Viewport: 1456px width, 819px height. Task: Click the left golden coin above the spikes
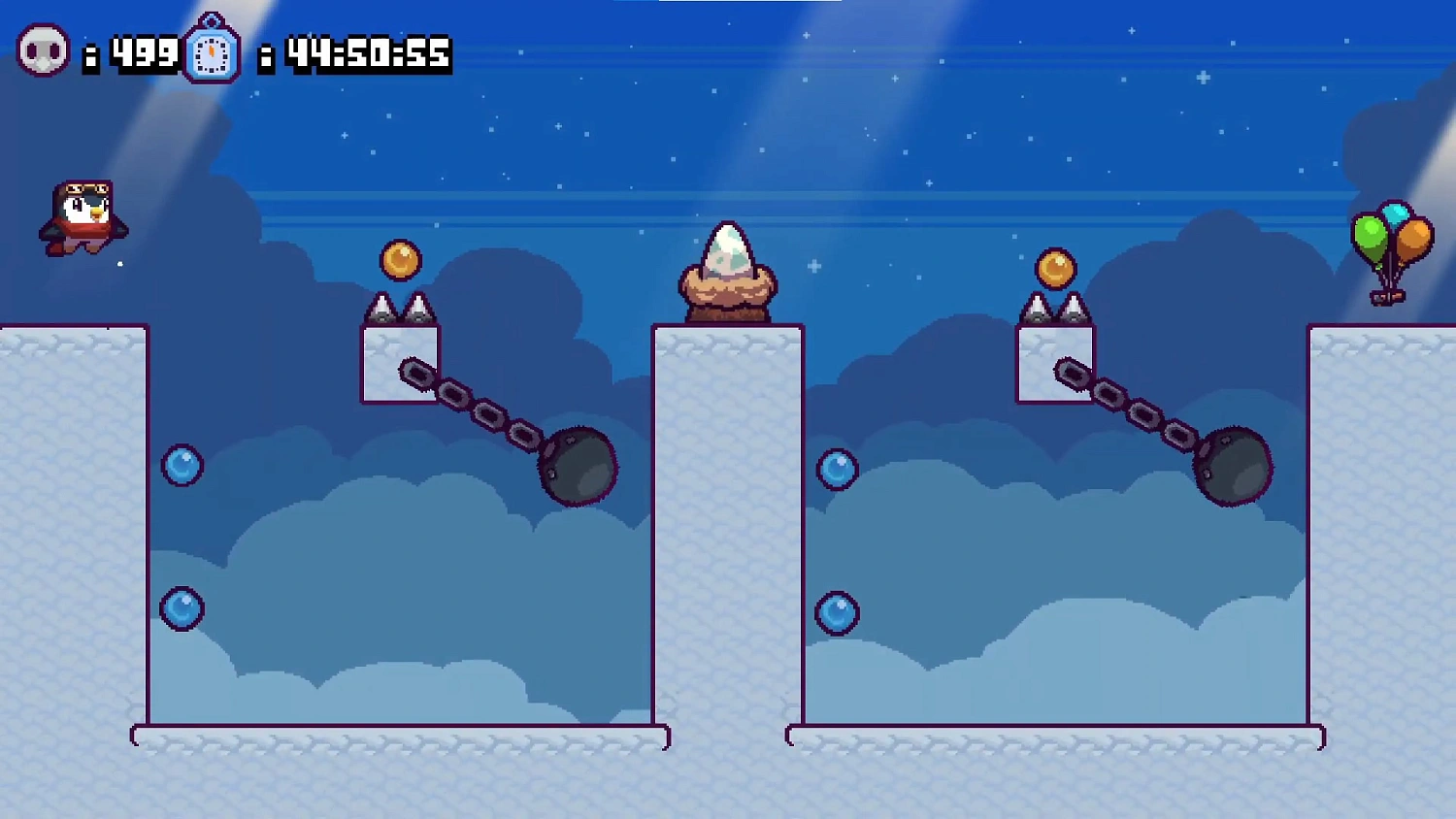tap(401, 259)
